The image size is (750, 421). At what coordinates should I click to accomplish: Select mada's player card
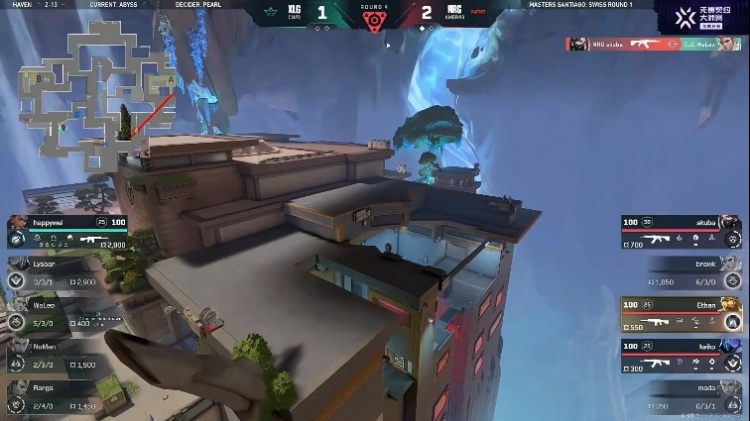pyautogui.click(x=690, y=393)
